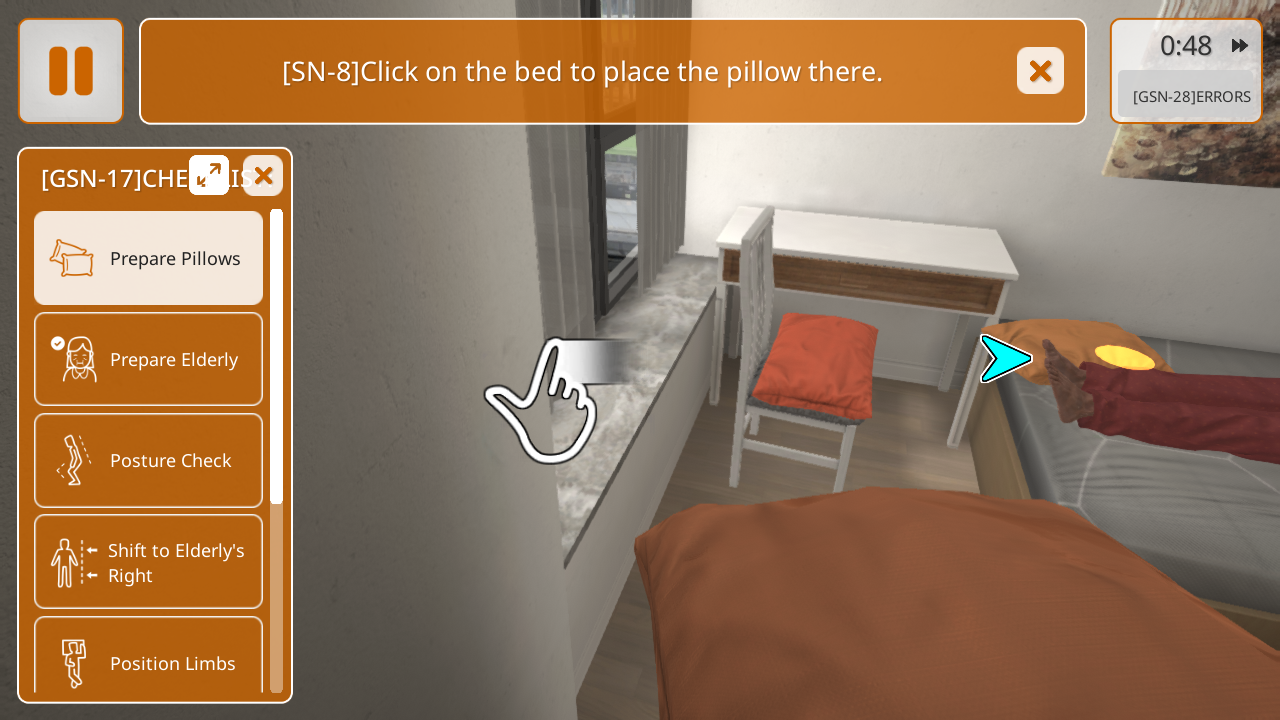The height and width of the screenshot is (720, 1280).
Task: Open the ERRORS panel
Action: (x=1190, y=97)
